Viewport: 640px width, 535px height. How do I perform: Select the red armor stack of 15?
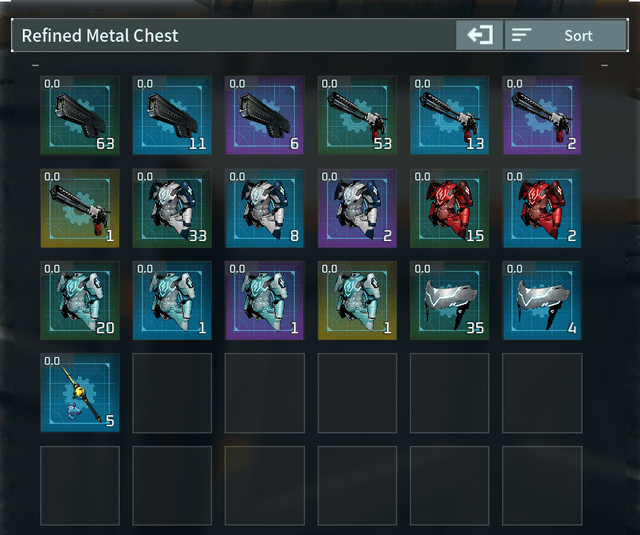tap(450, 208)
